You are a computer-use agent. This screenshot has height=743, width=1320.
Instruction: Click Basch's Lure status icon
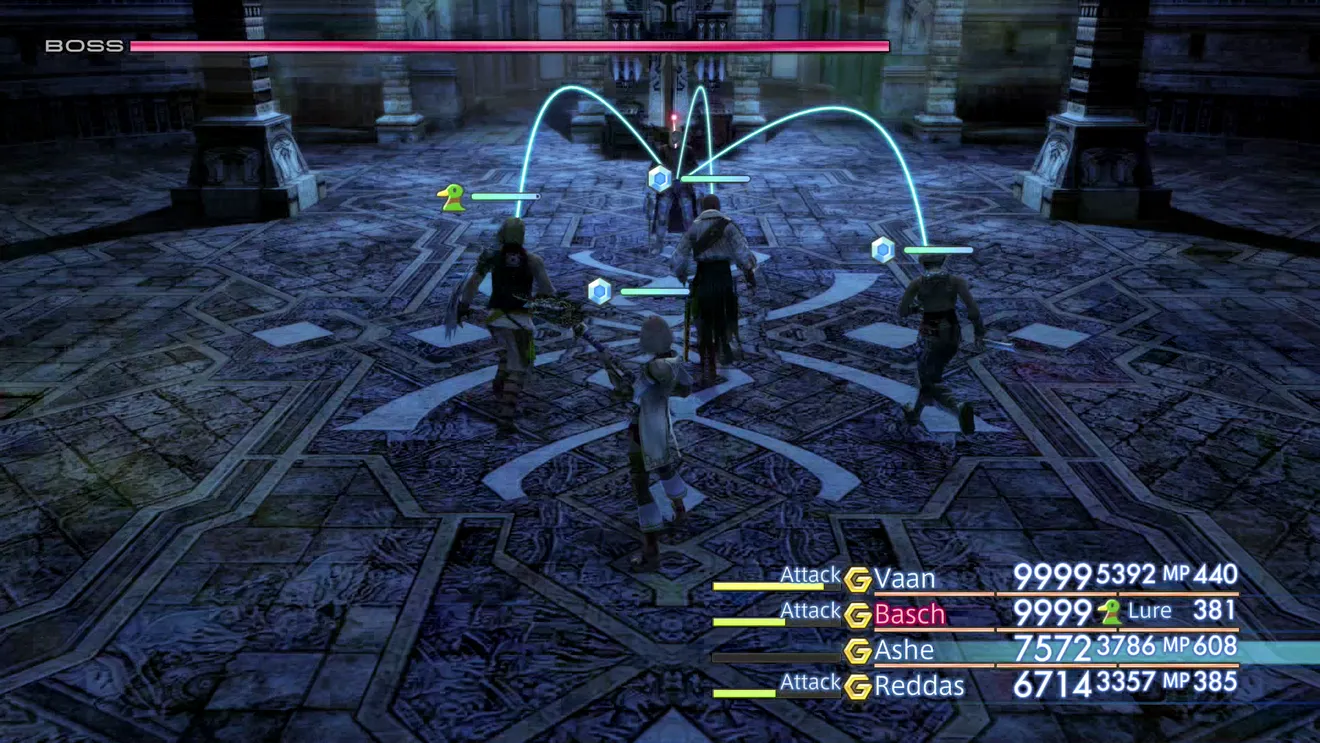(1109, 612)
